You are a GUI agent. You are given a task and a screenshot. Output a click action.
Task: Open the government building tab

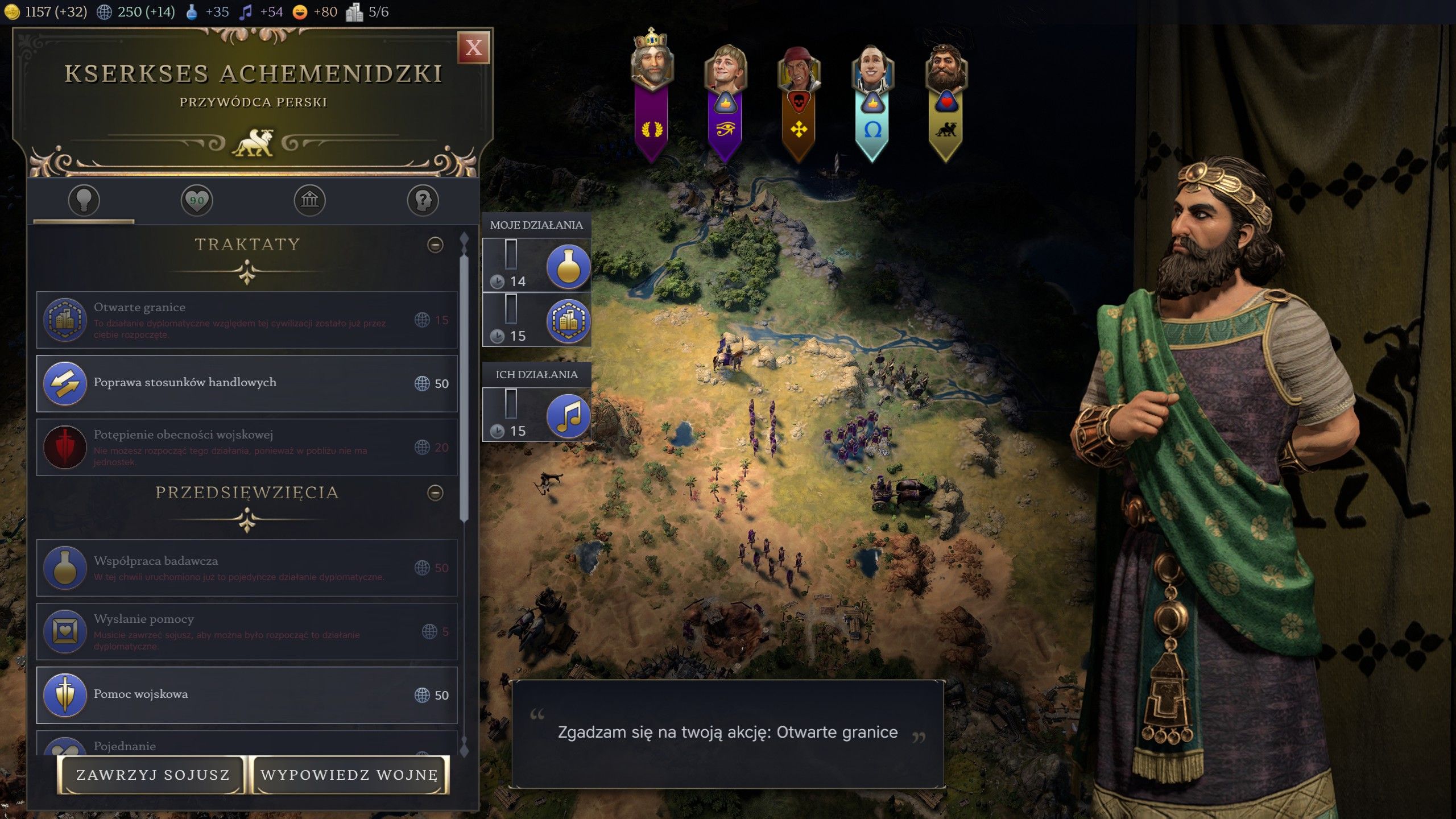point(309,200)
